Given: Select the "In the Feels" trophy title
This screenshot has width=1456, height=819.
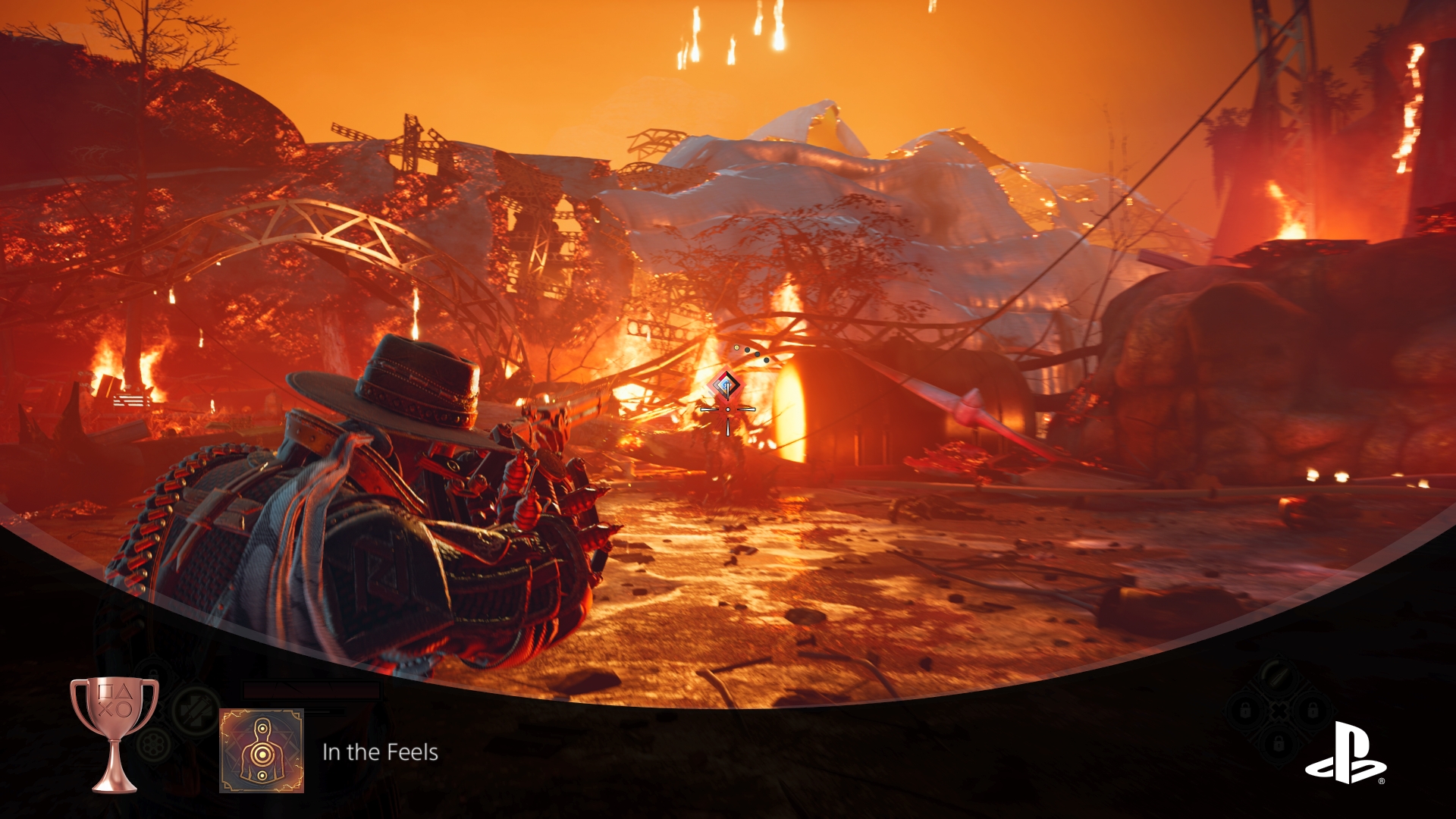Looking at the screenshot, I should [x=380, y=752].
